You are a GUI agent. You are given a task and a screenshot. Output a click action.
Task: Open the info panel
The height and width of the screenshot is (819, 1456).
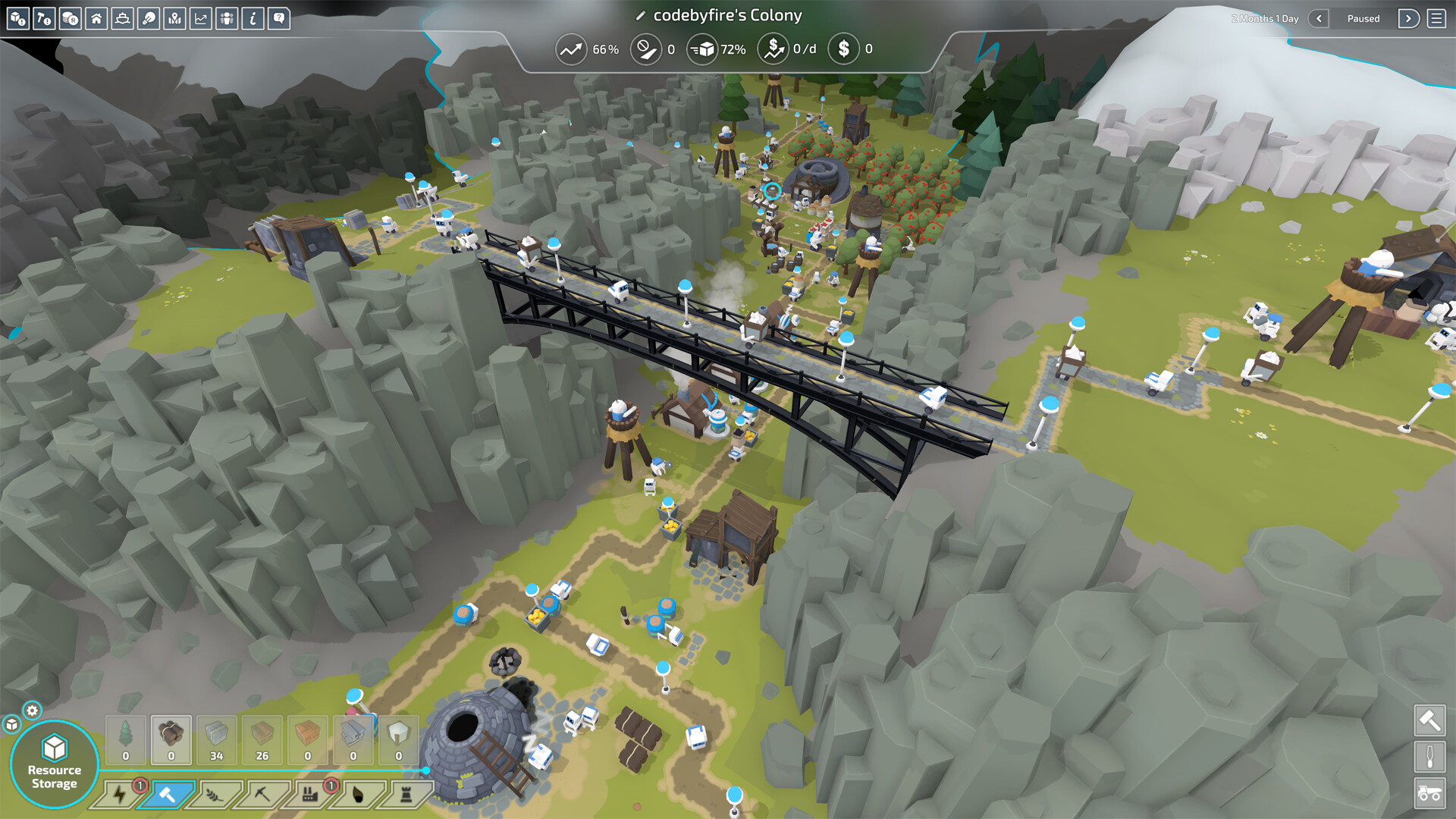253,18
